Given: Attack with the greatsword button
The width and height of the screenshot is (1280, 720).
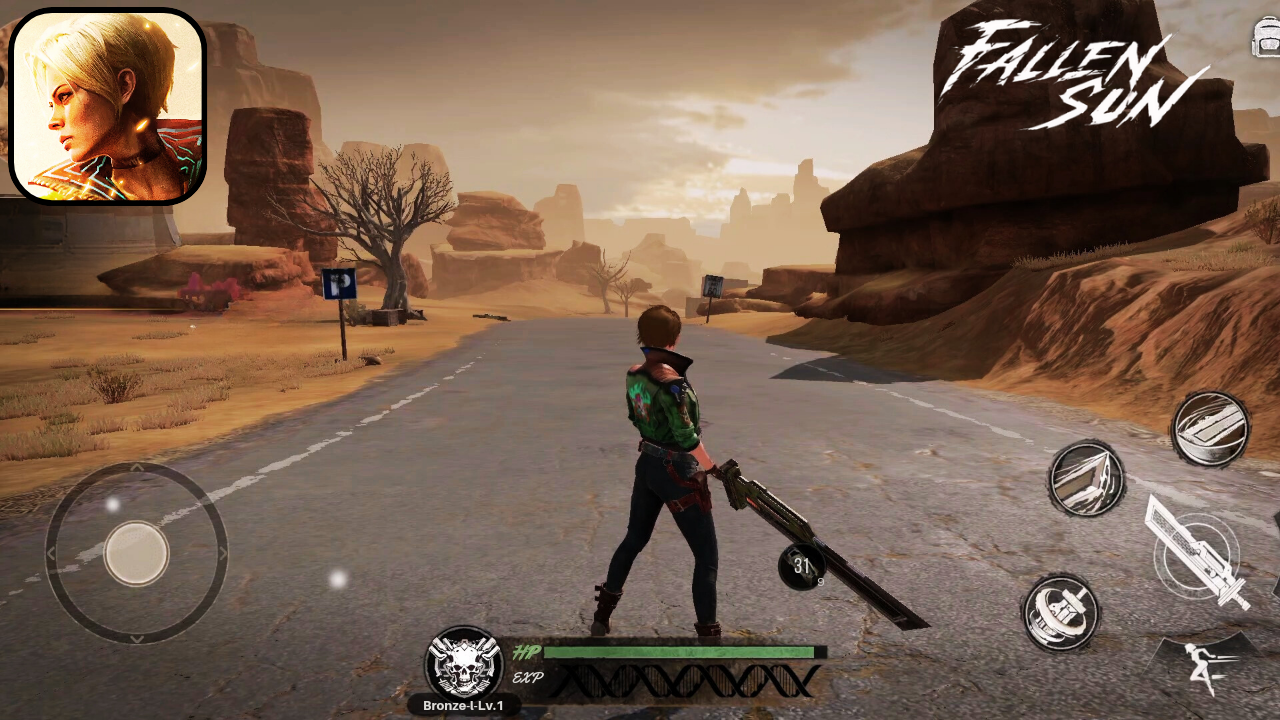Looking at the screenshot, I should tap(1196, 554).
